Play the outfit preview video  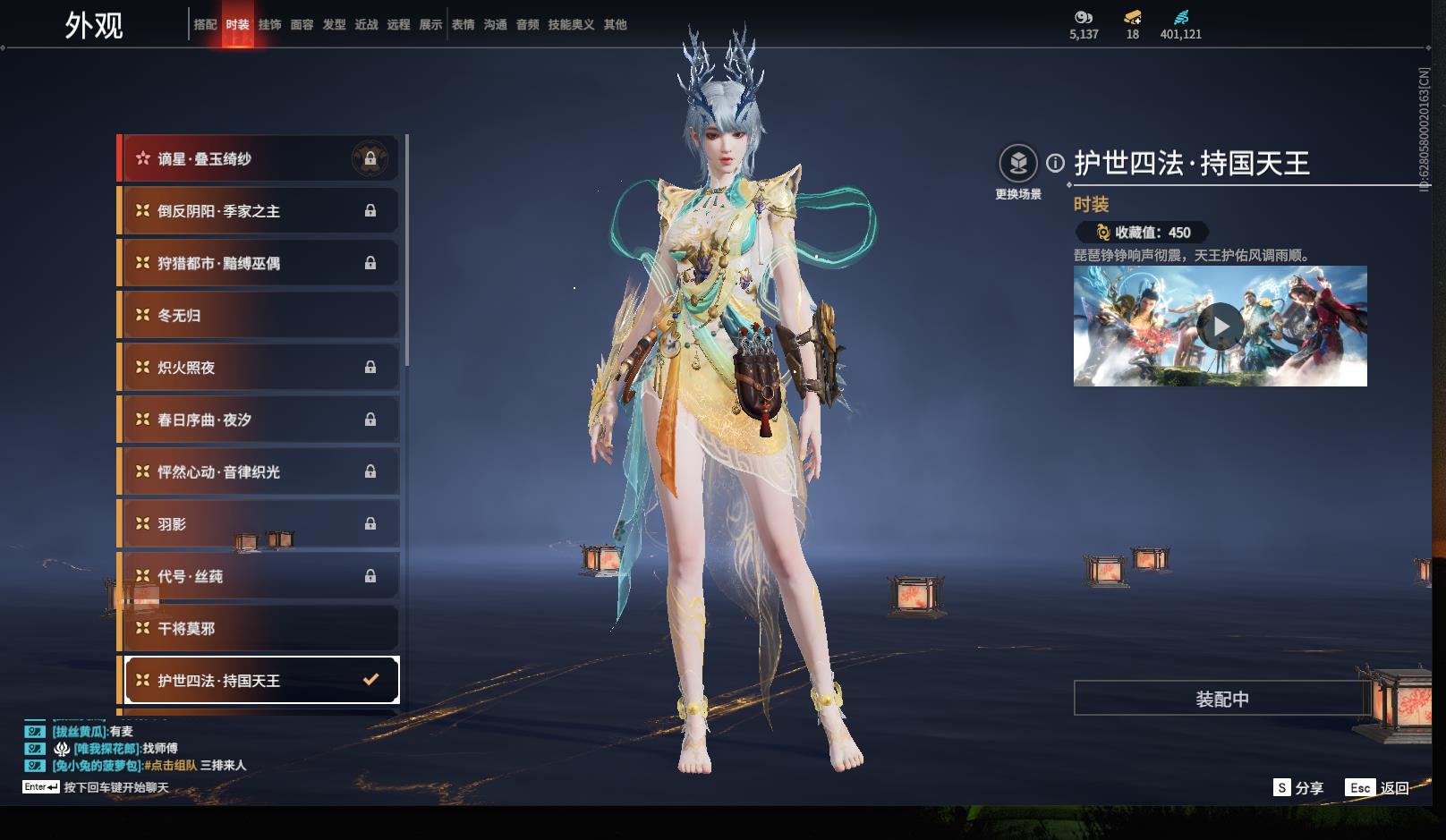(1221, 326)
